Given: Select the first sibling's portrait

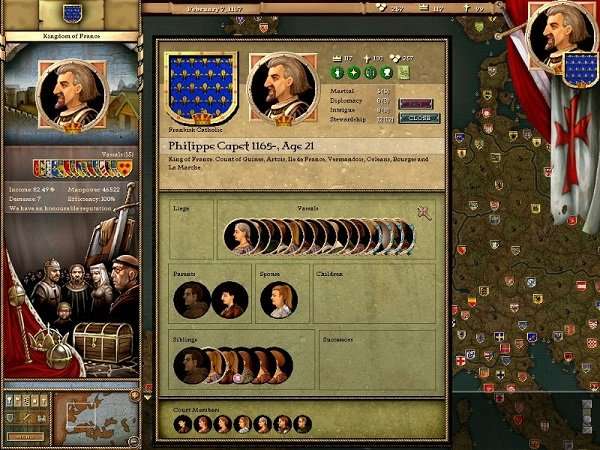Looking at the screenshot, I should (191, 366).
